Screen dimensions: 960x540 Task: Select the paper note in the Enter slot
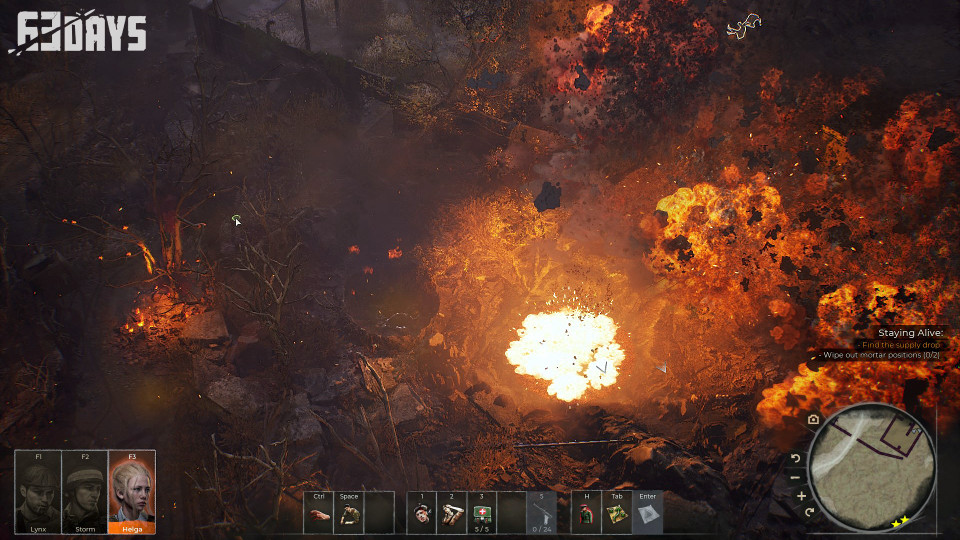647,515
